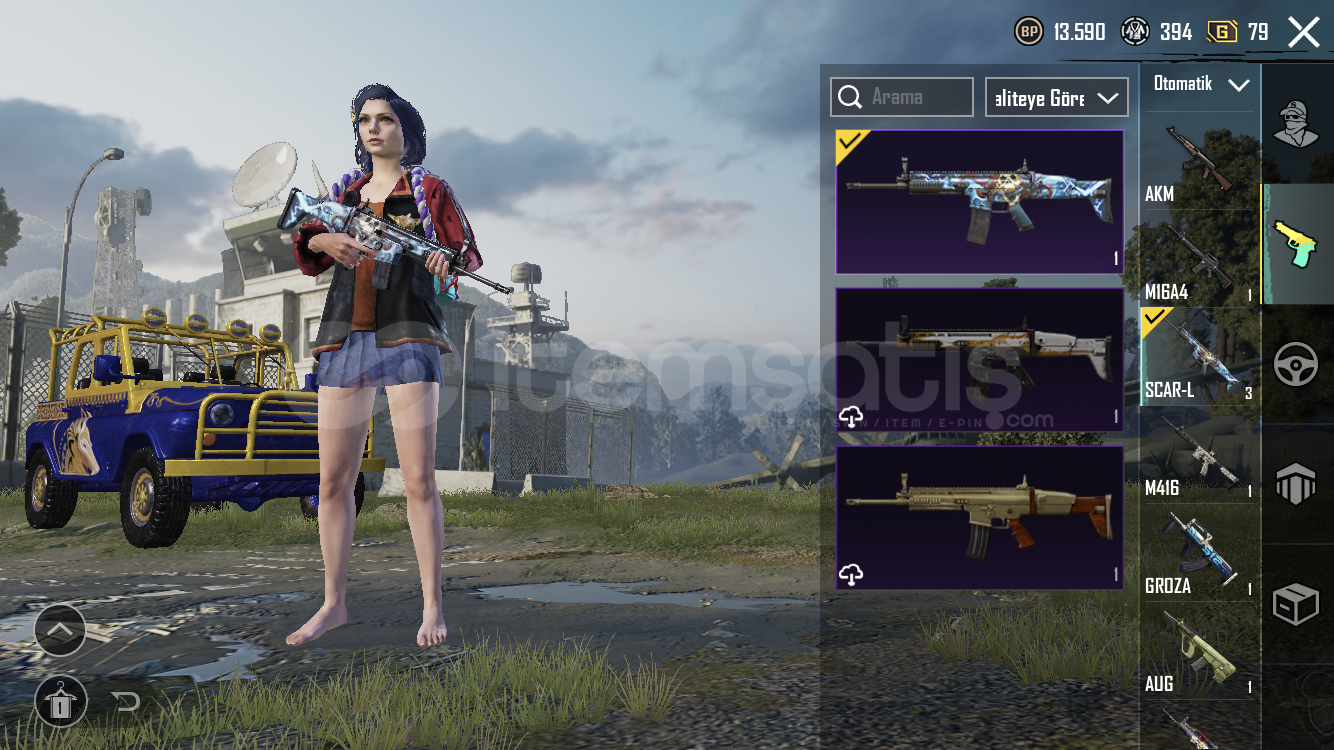
Task: Open the Otomatik weapon type dropdown
Action: point(1200,84)
